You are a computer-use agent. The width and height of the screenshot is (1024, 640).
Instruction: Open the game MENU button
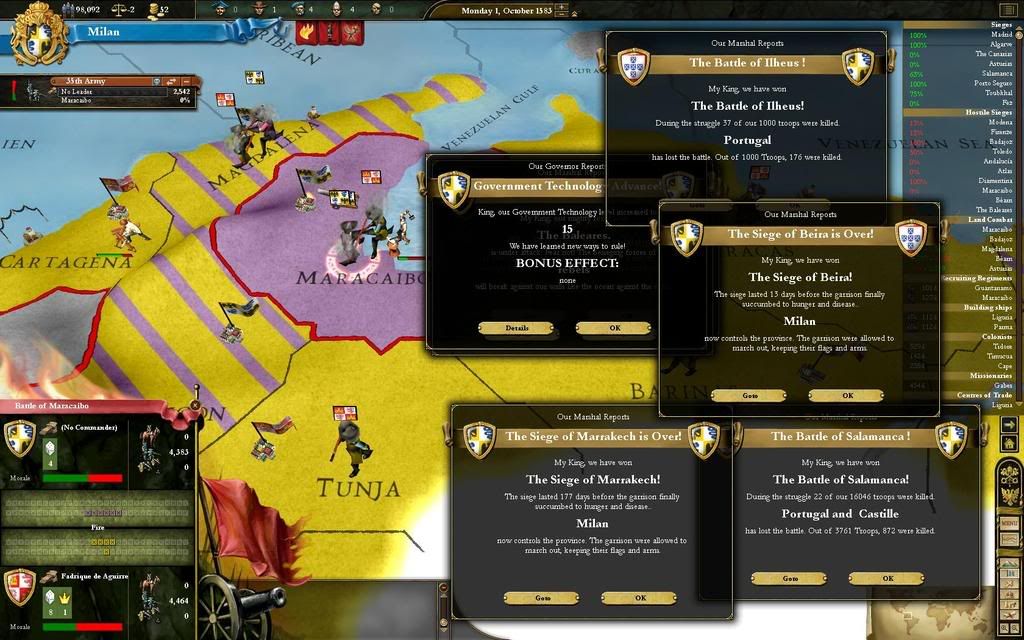(x=1009, y=524)
